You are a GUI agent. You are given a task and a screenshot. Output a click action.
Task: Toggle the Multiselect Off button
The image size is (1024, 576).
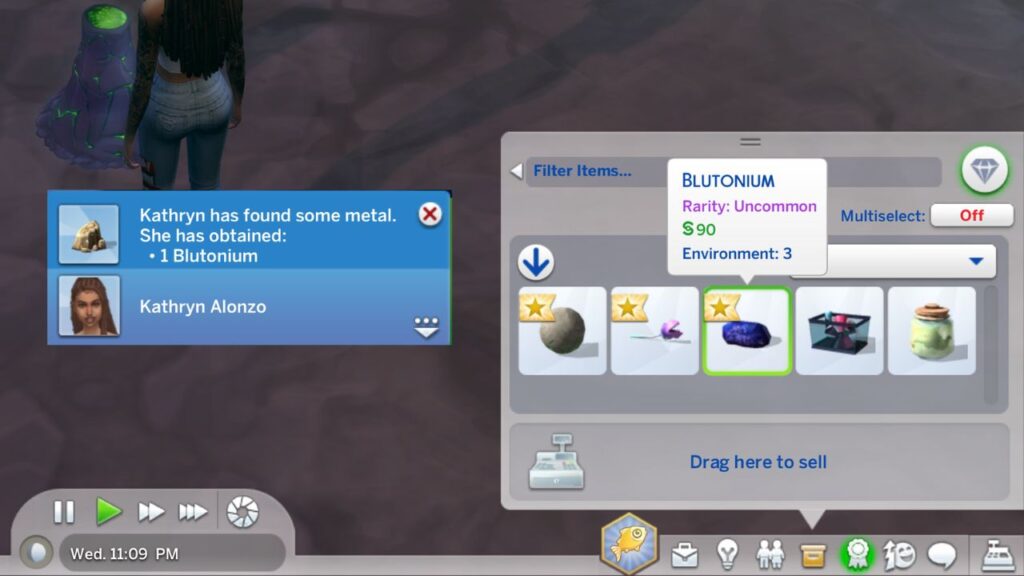click(971, 215)
